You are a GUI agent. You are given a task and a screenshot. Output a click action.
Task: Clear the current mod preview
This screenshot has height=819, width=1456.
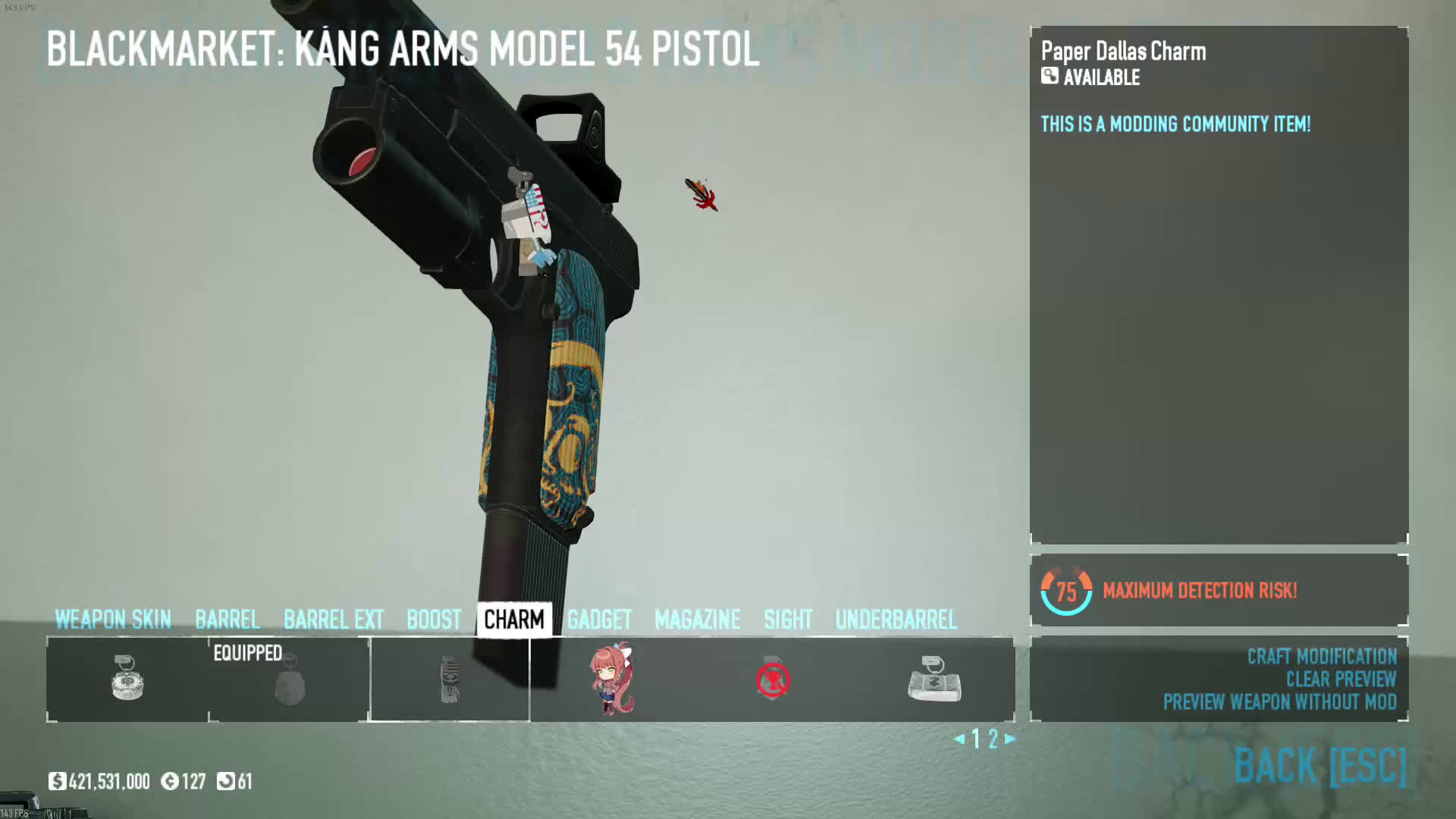pyautogui.click(x=1341, y=679)
